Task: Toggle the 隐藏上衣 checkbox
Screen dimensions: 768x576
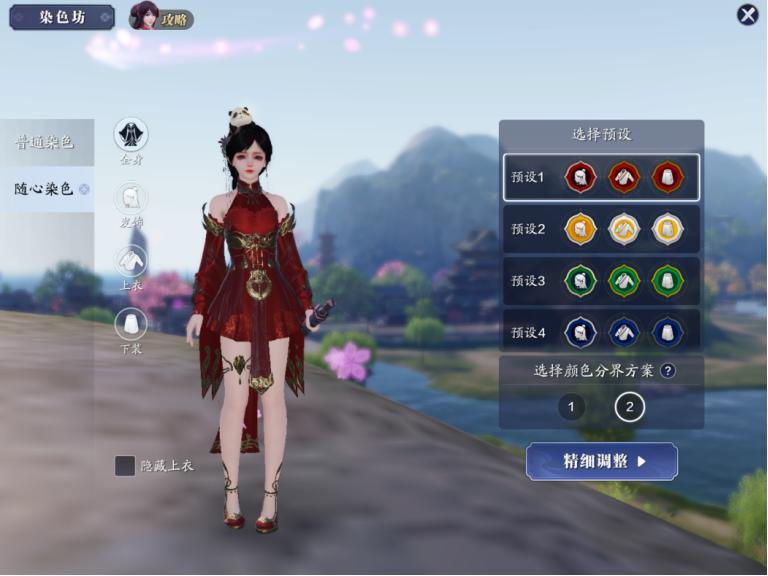Action: [125, 466]
